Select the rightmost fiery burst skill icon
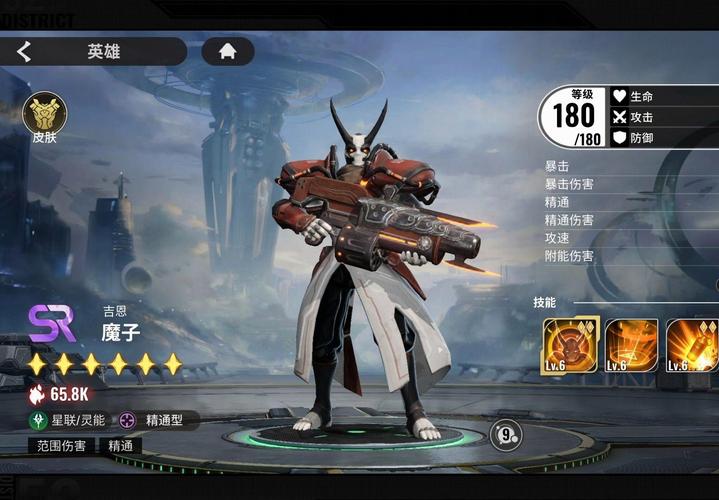The image size is (719, 500). [x=692, y=345]
